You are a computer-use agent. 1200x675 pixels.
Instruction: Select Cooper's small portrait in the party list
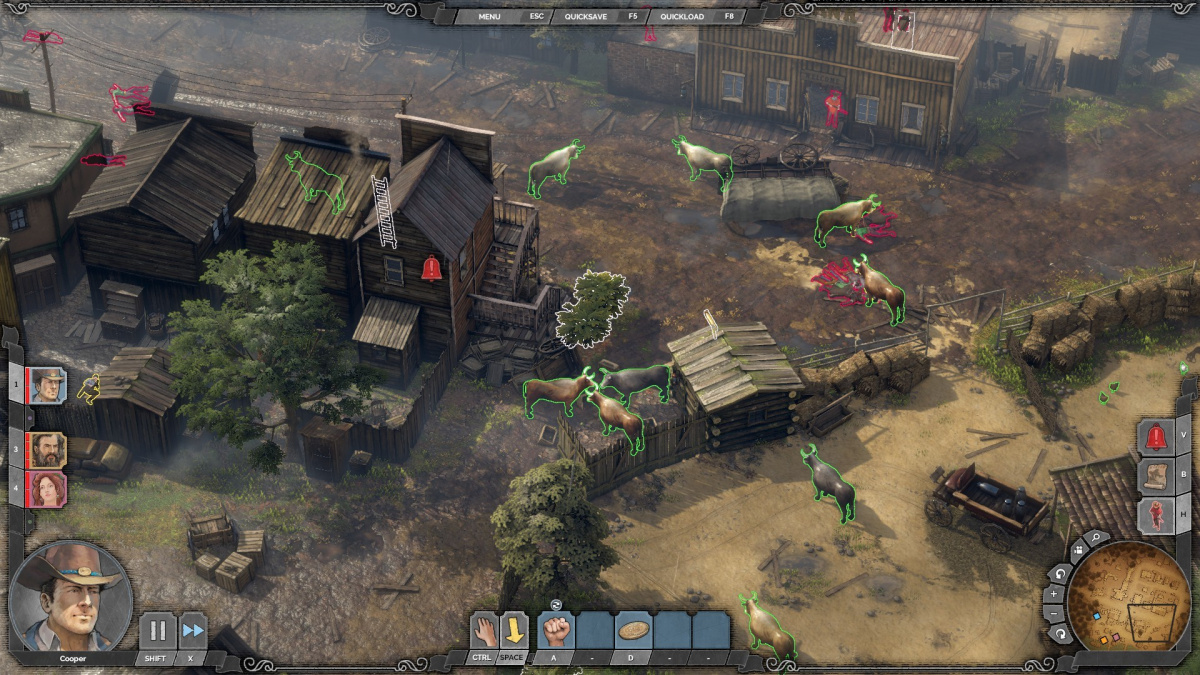tap(46, 385)
